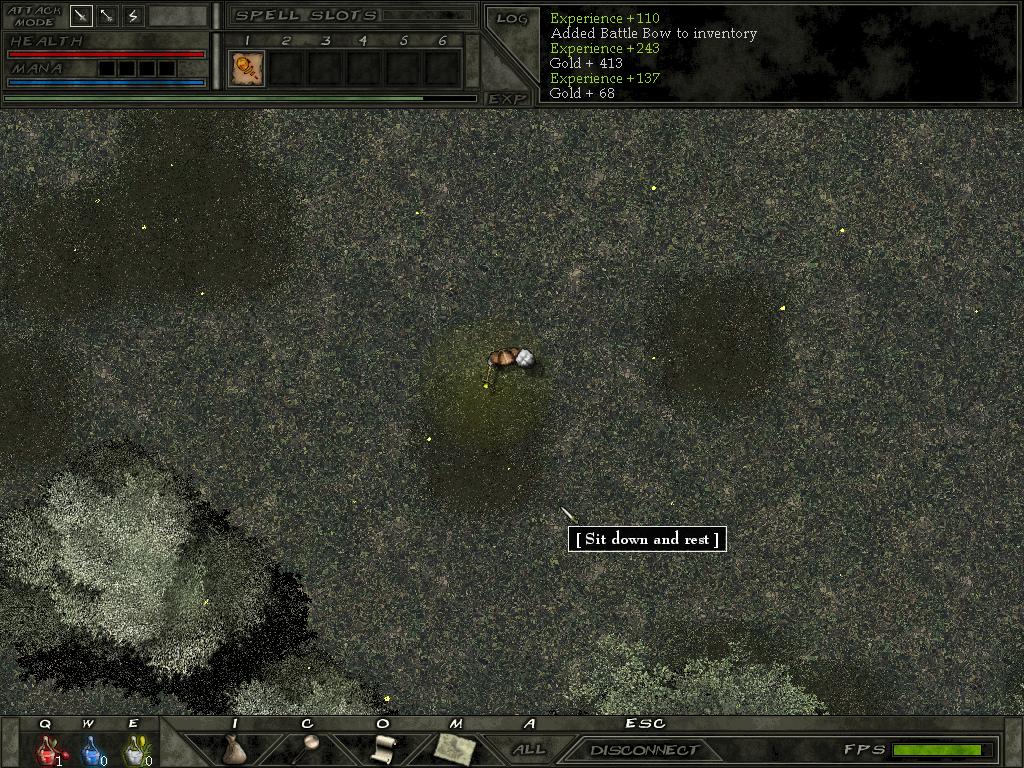Image resolution: width=1024 pixels, height=768 pixels.
Task: Toggle the EXP label button
Action: (507, 98)
